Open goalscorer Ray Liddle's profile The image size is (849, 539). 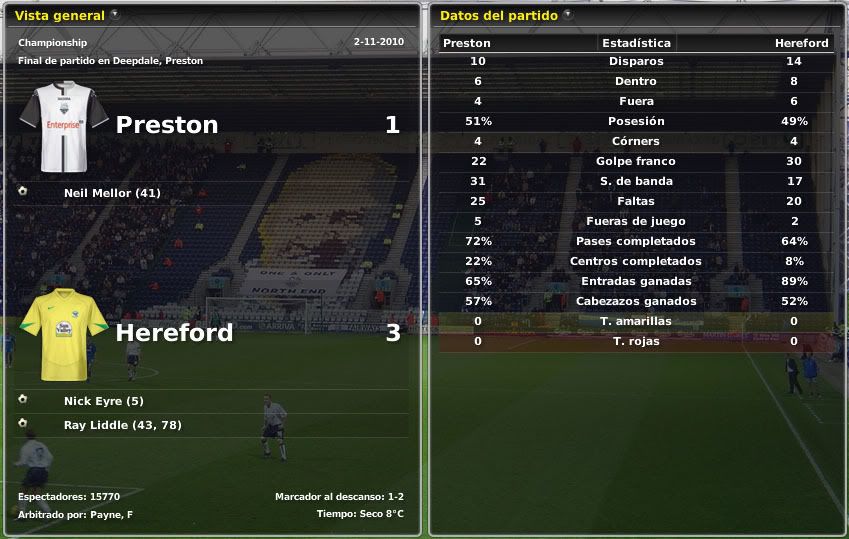point(122,425)
